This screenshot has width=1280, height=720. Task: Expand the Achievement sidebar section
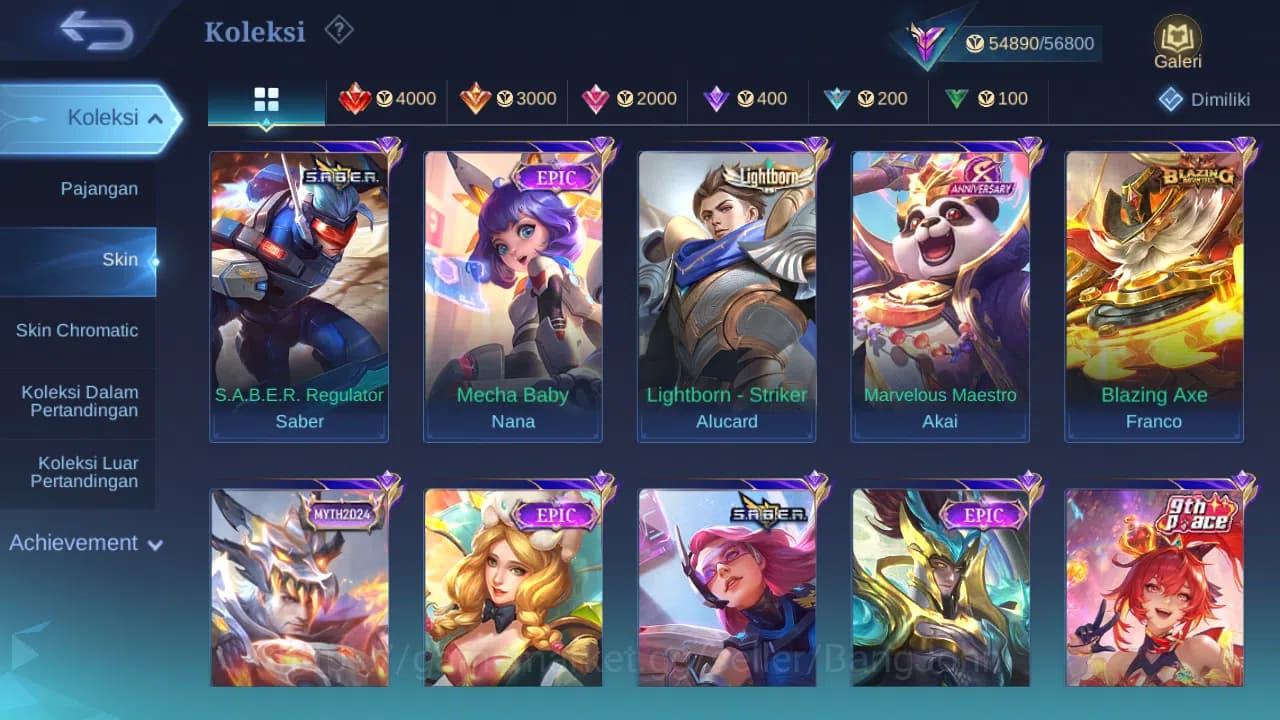[83, 543]
